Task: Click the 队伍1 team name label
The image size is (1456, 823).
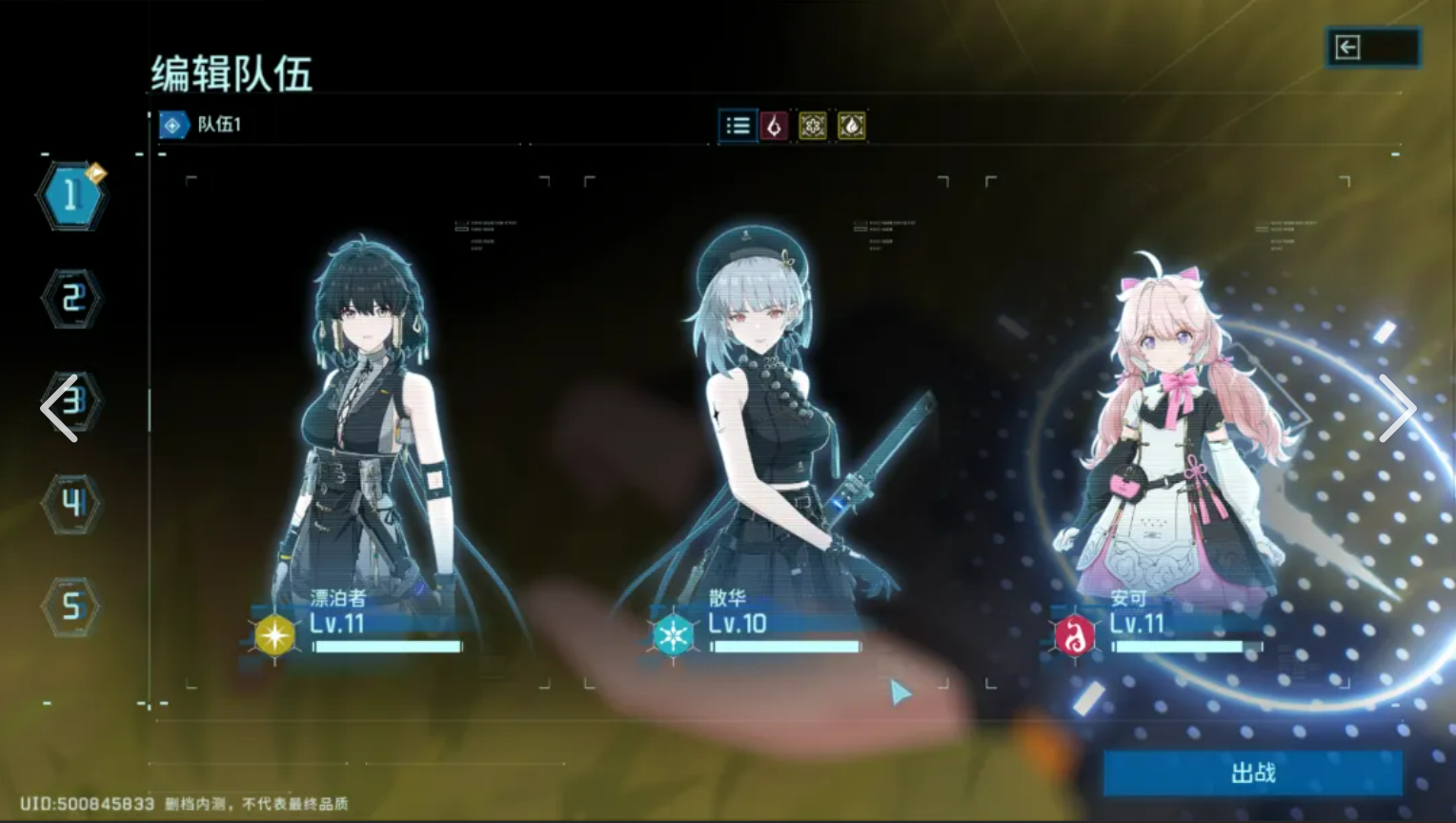Action: point(218,125)
